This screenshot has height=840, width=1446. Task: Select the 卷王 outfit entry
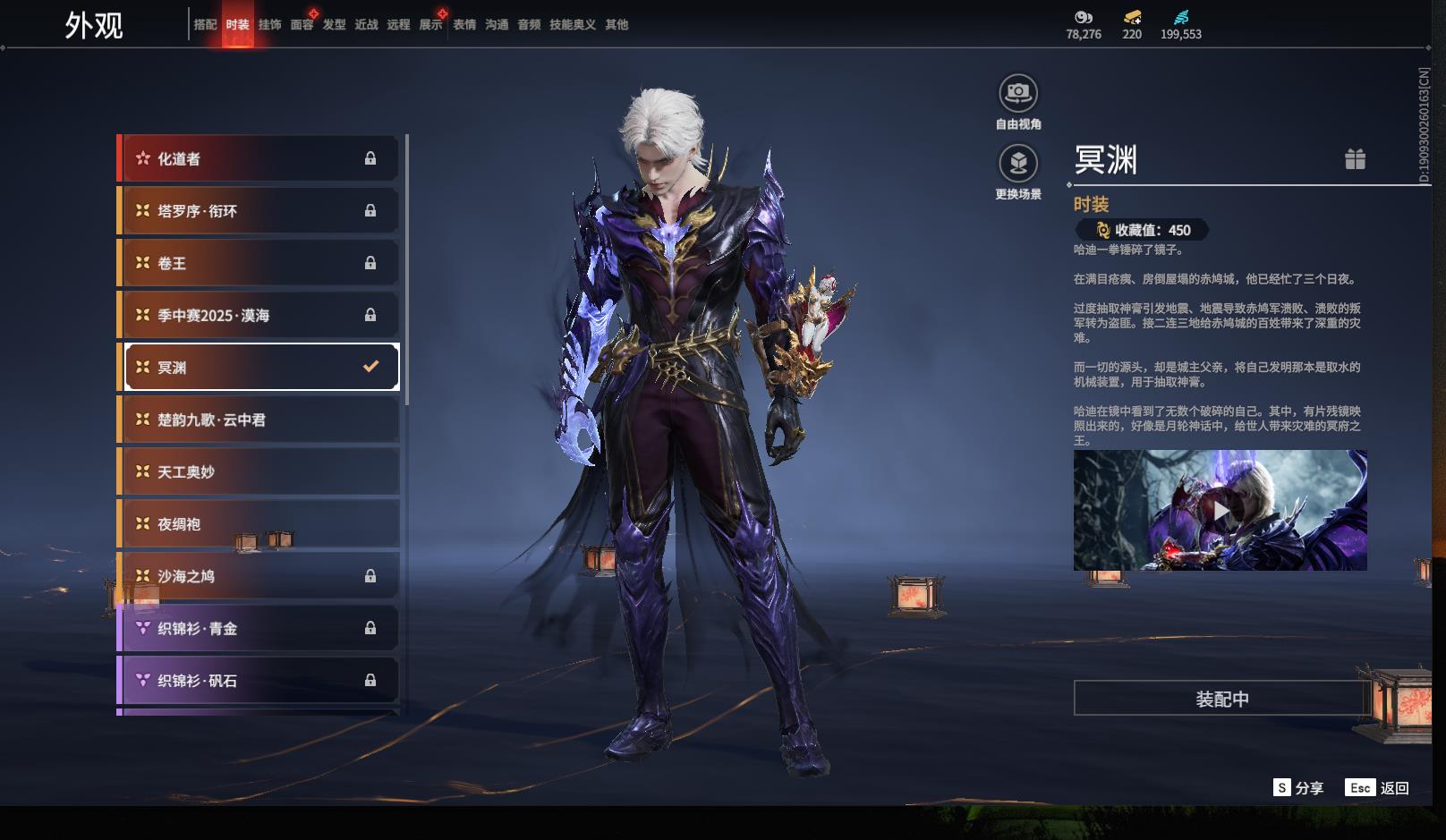tap(259, 263)
